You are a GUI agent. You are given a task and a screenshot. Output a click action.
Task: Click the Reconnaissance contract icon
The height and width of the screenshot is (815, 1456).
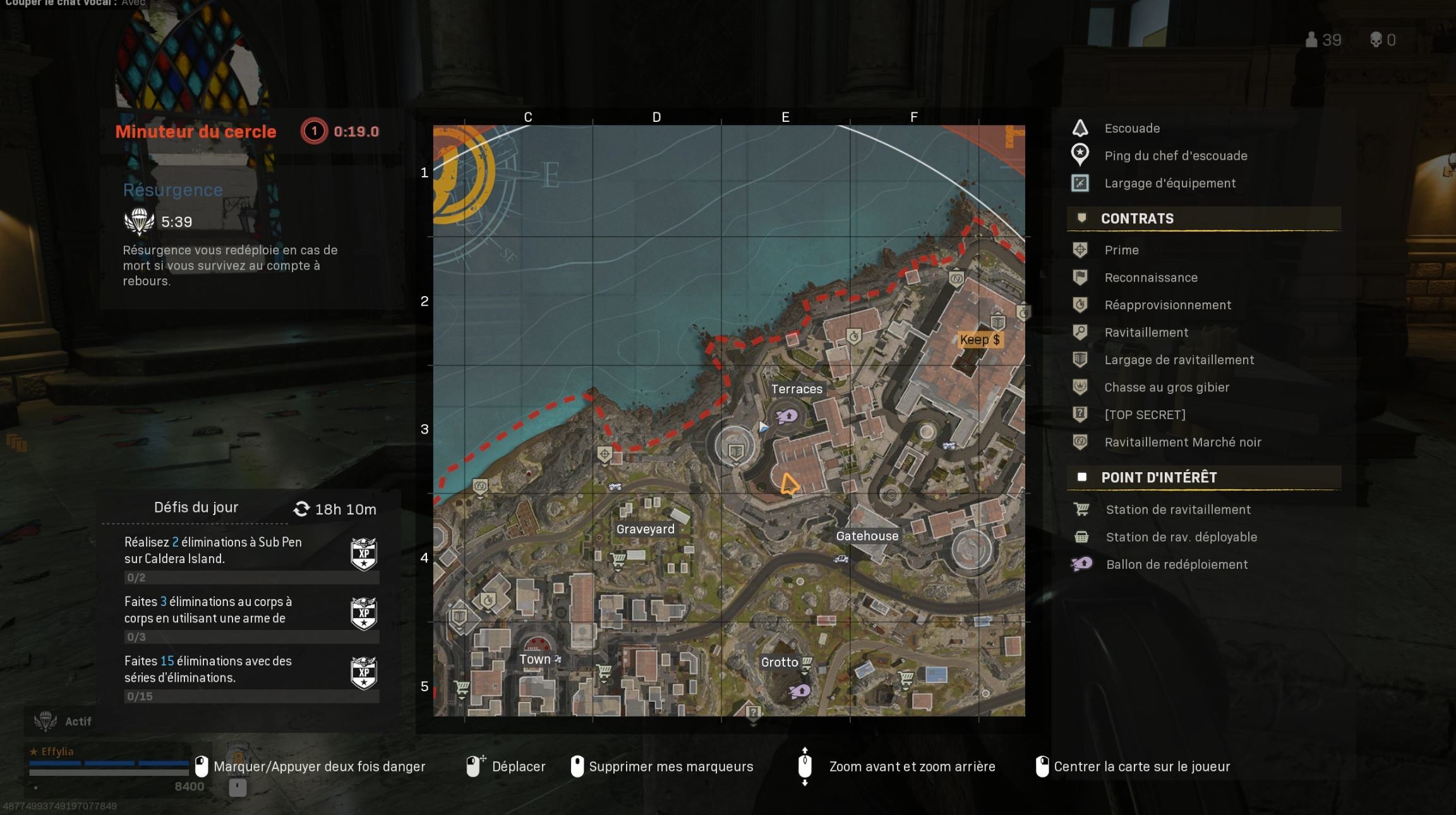(x=1080, y=278)
